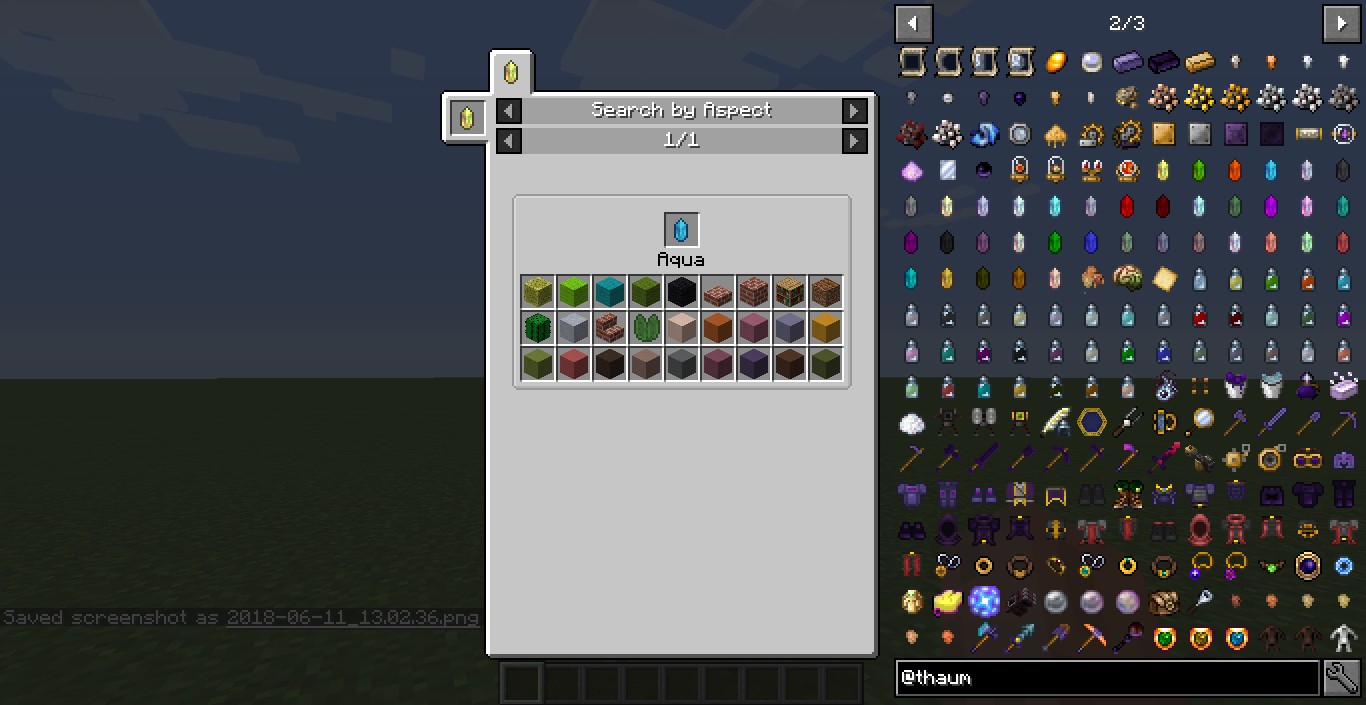
Task: Pick the white armor stand figure item
Action: point(1342,636)
